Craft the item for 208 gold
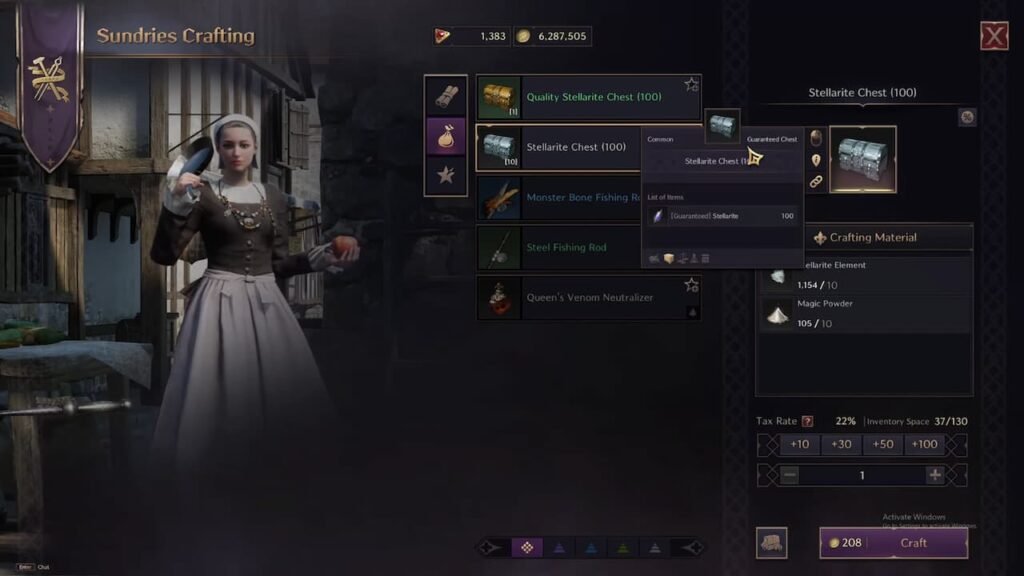 894,543
